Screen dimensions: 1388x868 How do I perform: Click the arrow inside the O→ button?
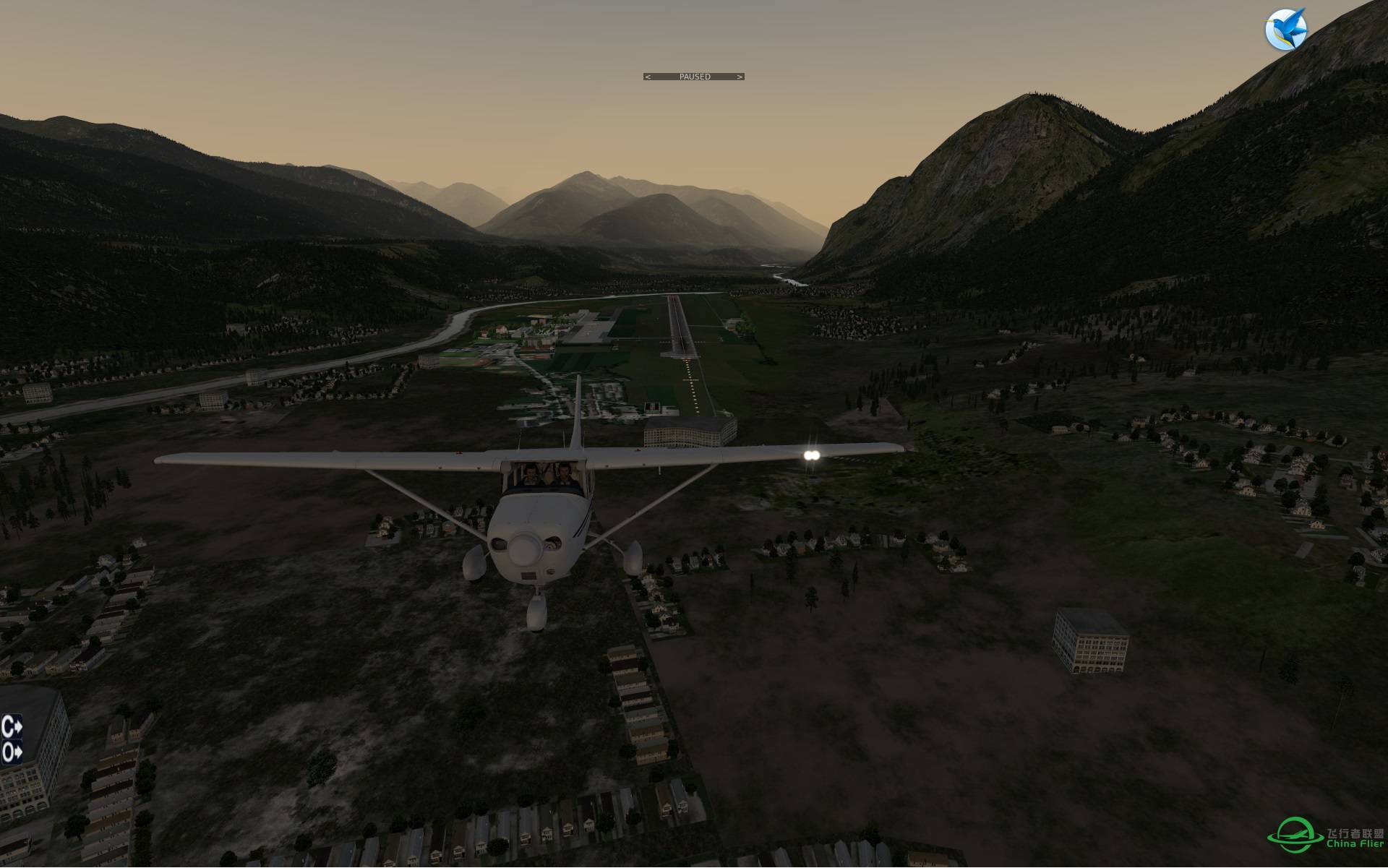[x=19, y=752]
